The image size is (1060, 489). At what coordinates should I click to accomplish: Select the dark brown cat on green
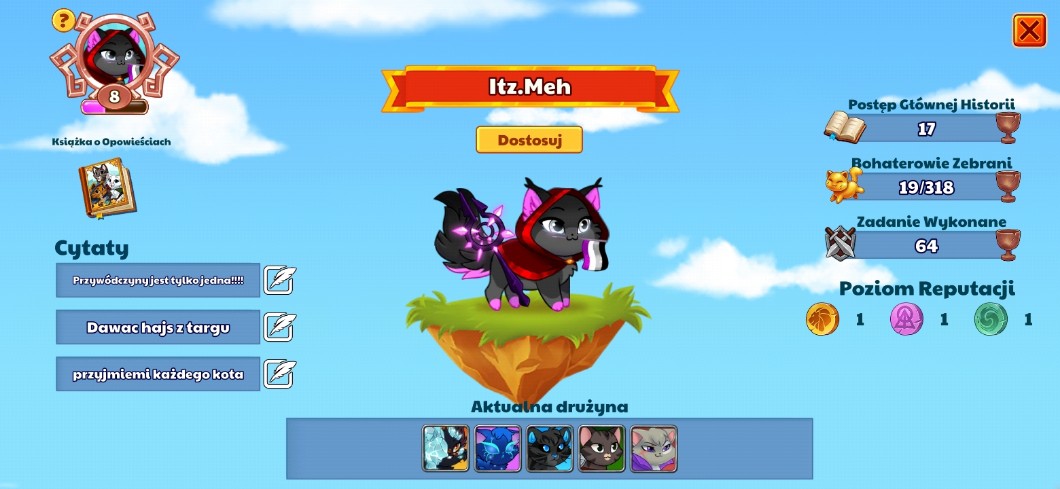coord(602,449)
